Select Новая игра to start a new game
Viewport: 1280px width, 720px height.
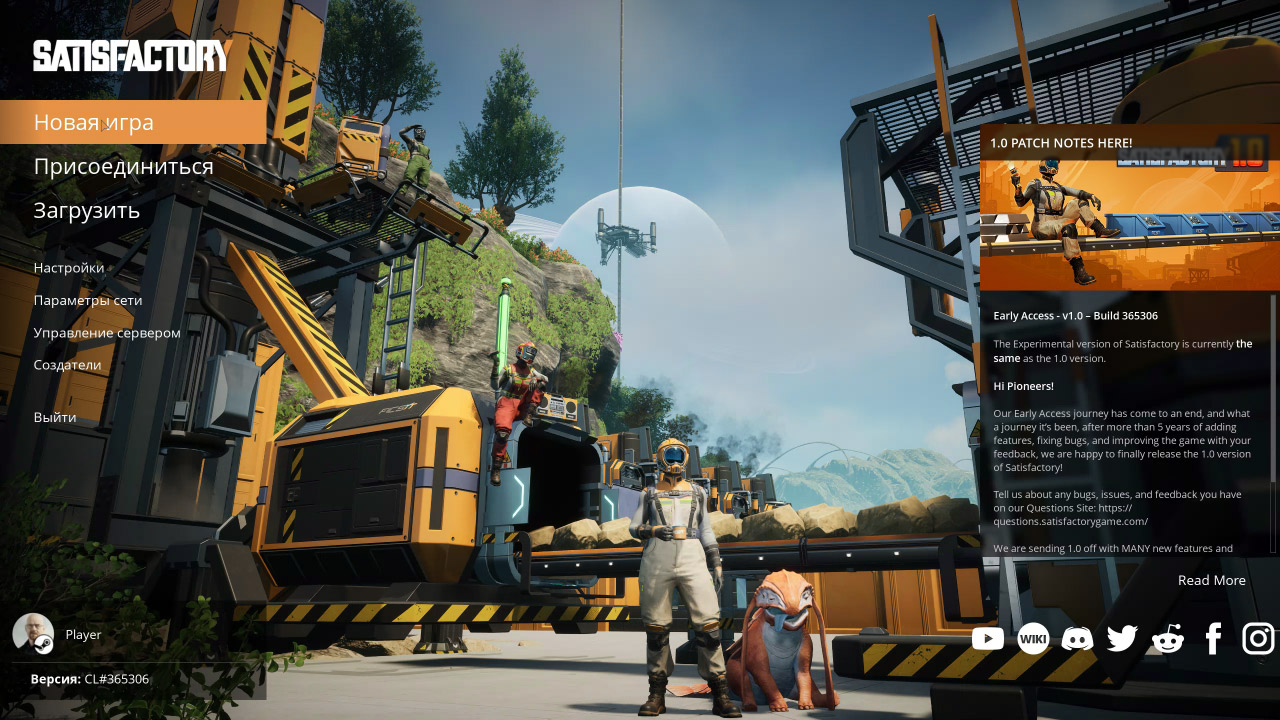(x=93, y=121)
